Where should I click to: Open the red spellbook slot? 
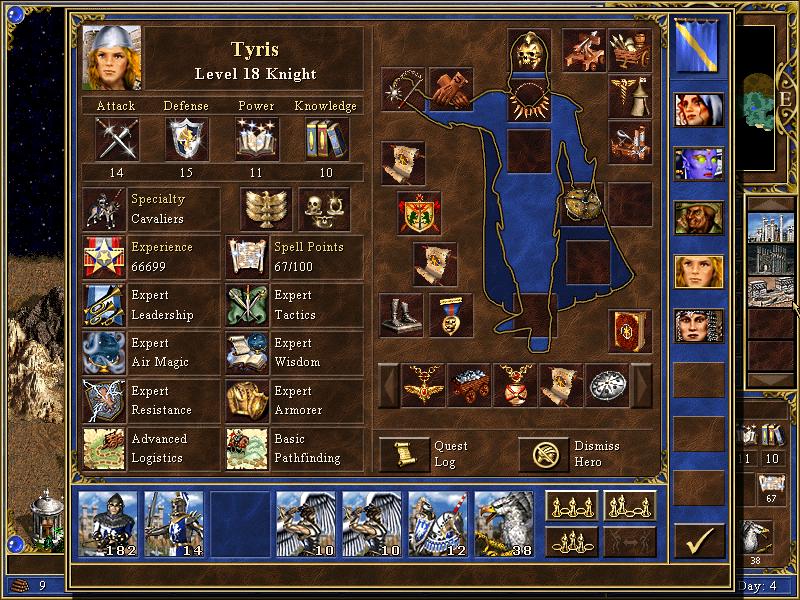(630, 331)
